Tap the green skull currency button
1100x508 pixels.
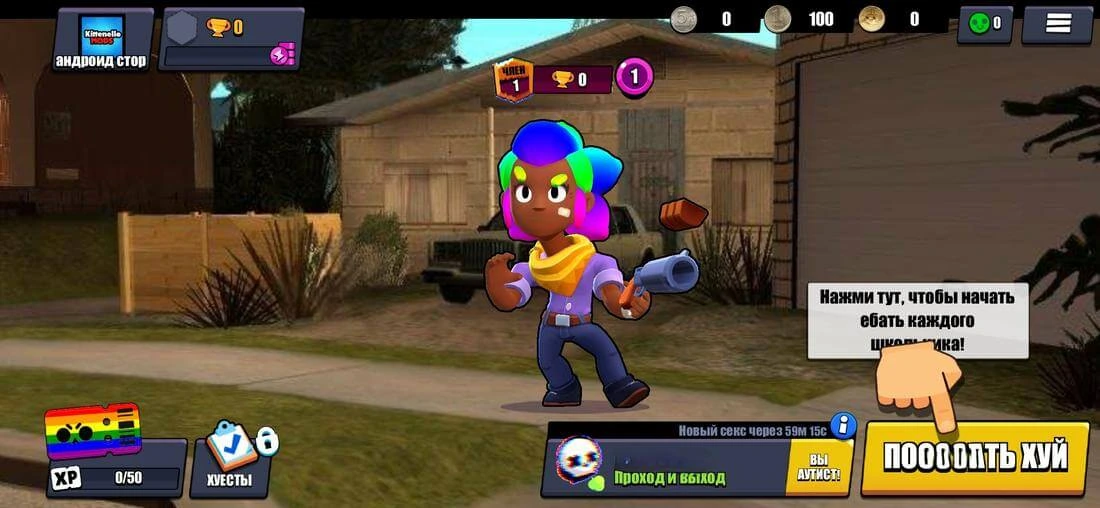[985, 24]
